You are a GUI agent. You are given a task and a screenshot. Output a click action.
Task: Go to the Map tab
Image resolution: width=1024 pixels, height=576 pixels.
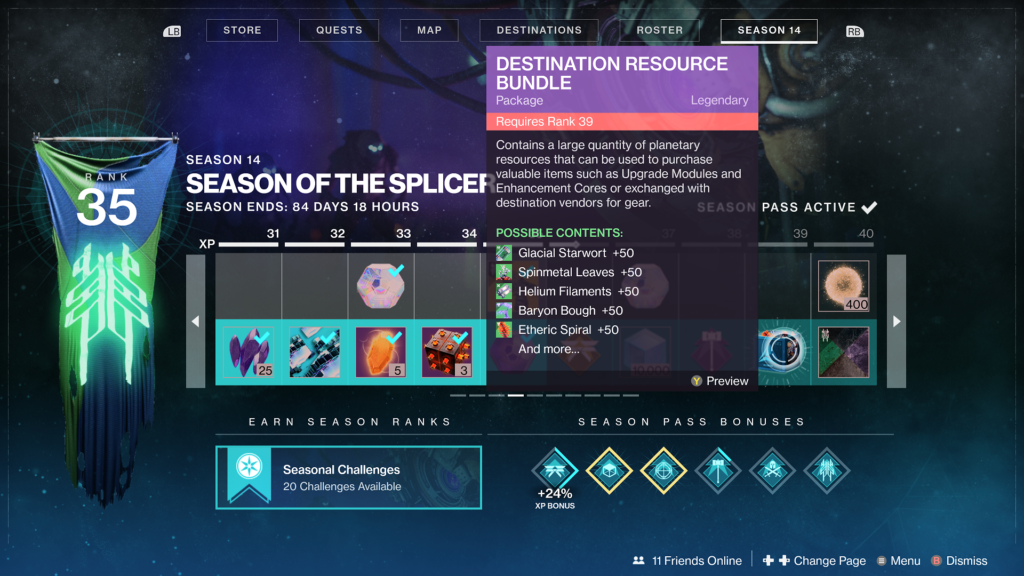pyautogui.click(x=429, y=30)
